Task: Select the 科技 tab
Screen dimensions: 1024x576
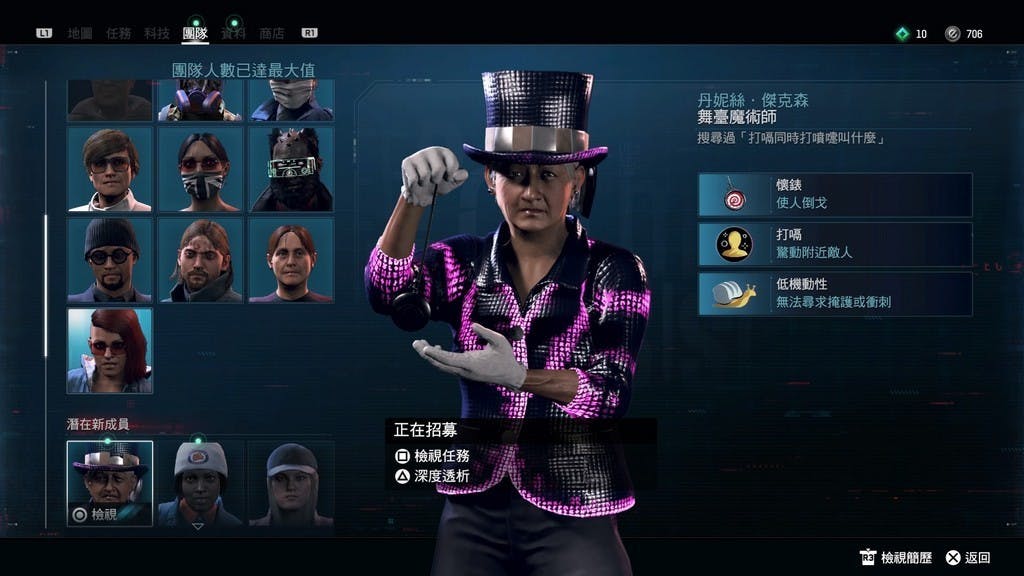Action: pos(157,33)
